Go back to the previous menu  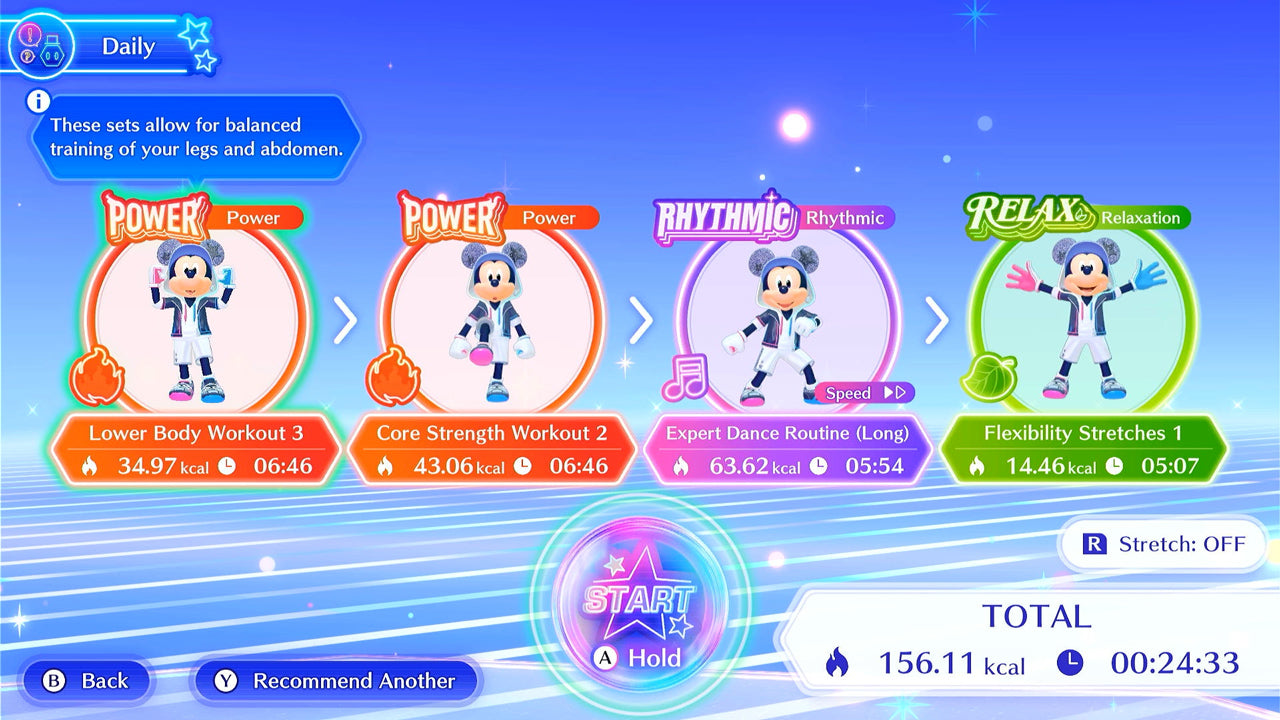(x=87, y=681)
